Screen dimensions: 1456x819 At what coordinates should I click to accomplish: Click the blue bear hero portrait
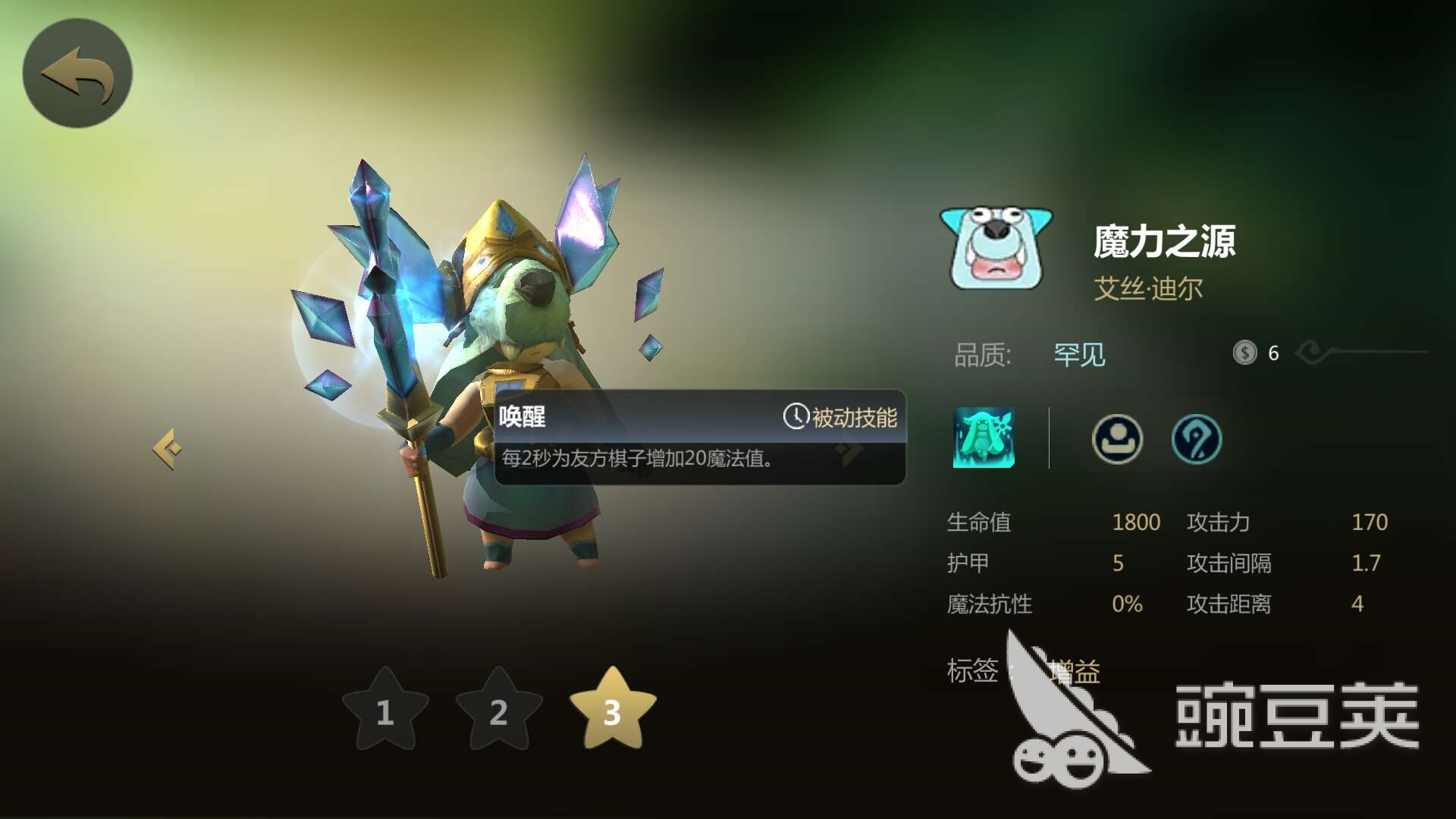pos(996,247)
